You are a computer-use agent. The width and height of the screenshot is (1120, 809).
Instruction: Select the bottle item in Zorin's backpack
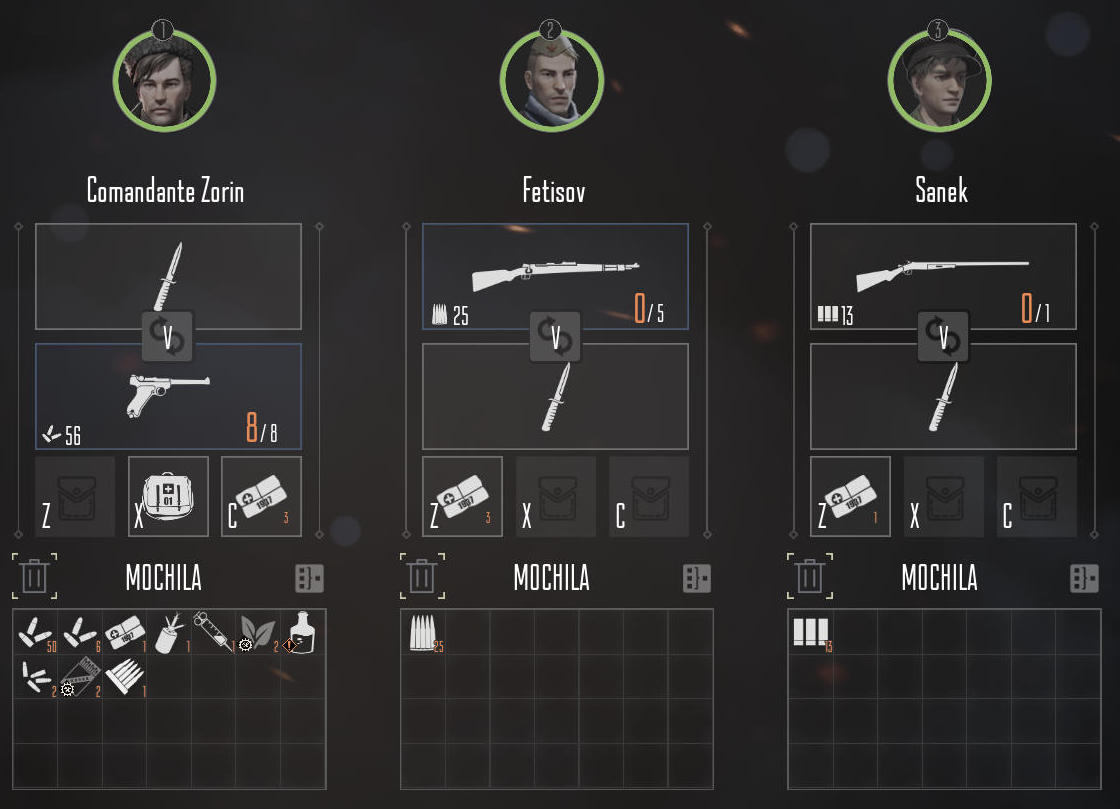point(302,632)
